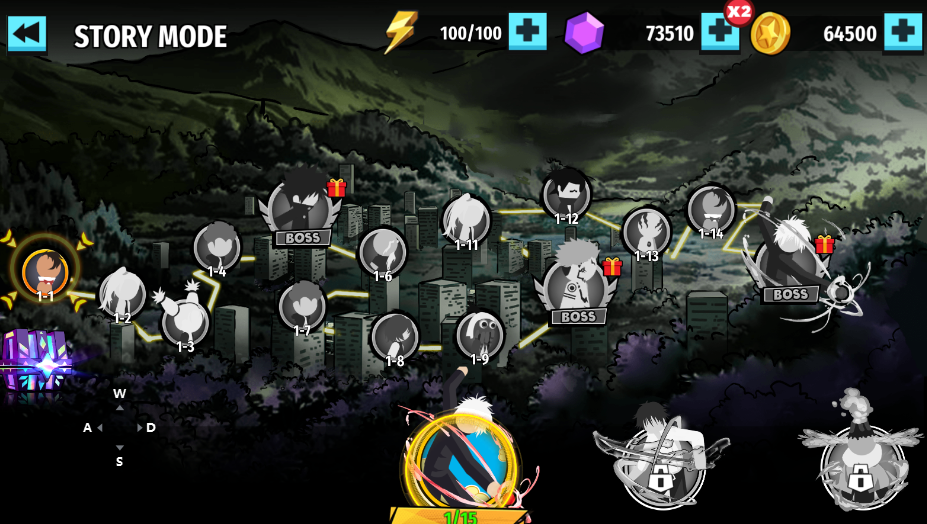The width and height of the screenshot is (927, 524).
Task: Buy more purple gems with plus button
Action: 719,34
